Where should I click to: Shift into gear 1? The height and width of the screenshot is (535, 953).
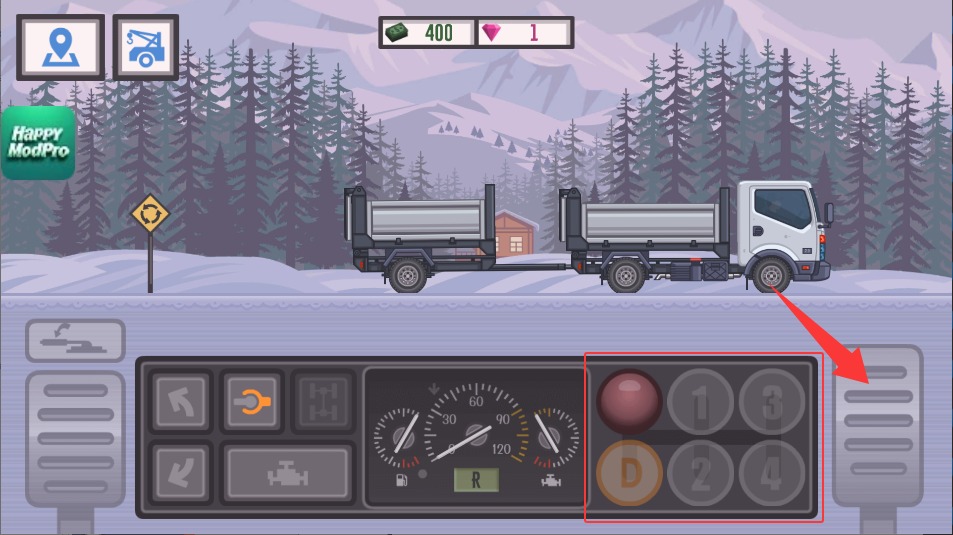[x=701, y=402]
